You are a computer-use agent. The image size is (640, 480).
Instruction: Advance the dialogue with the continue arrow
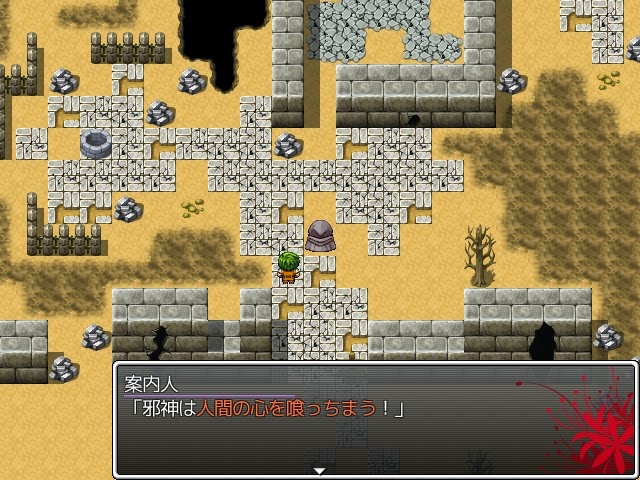point(320,470)
